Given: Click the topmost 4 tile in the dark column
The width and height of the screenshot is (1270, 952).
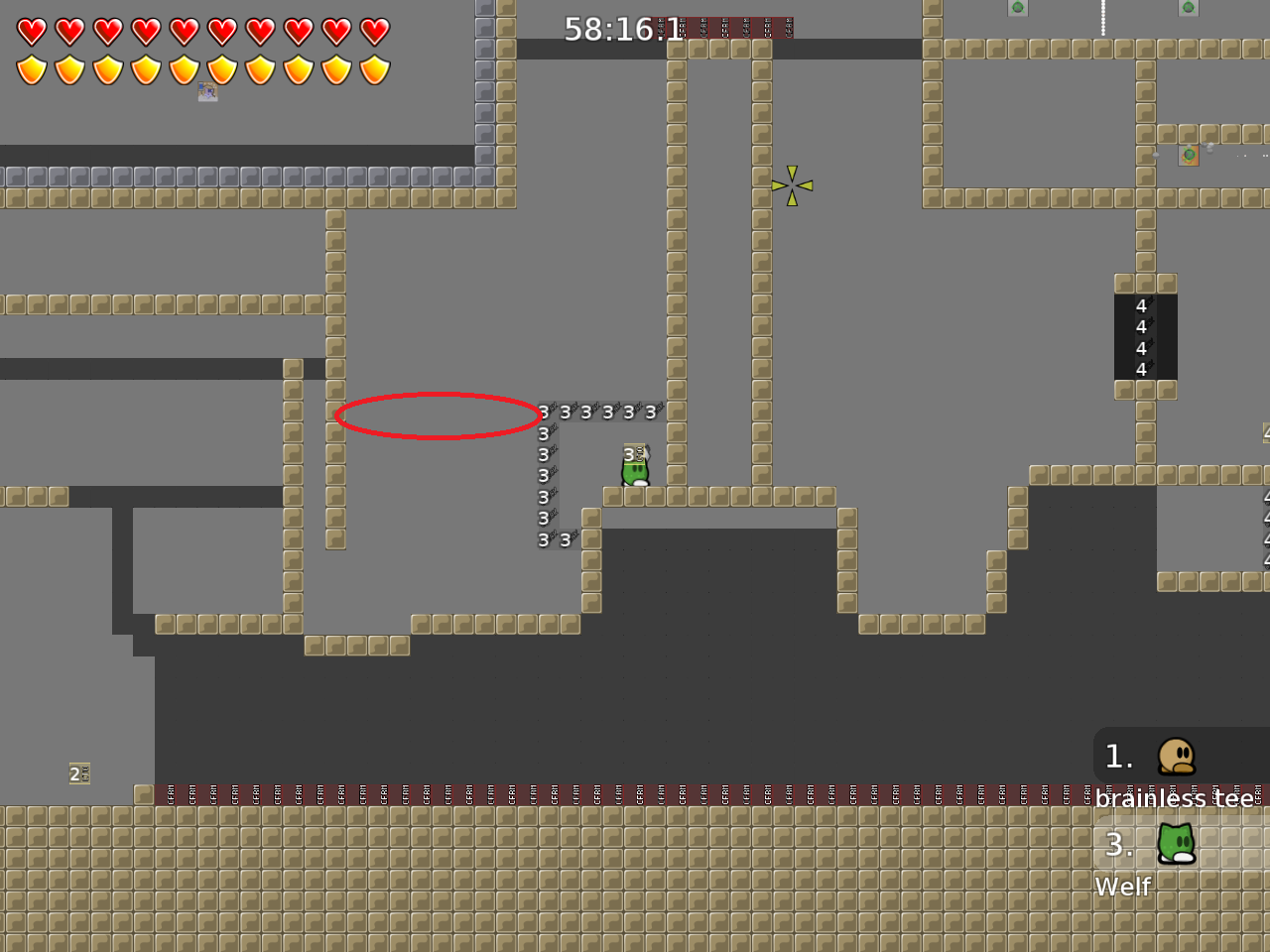Looking at the screenshot, I should [x=1141, y=306].
